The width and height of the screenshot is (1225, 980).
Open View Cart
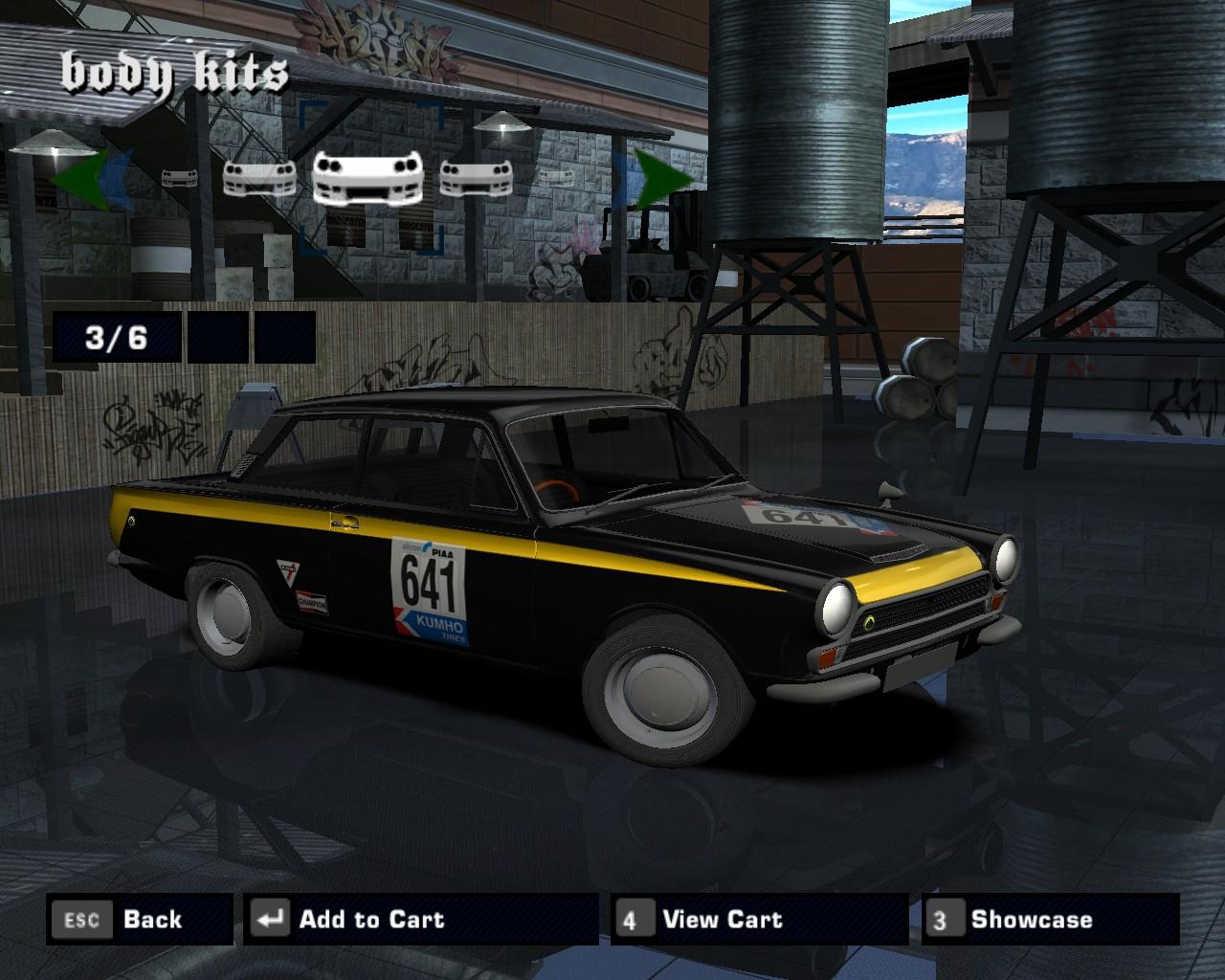pyautogui.click(x=759, y=920)
